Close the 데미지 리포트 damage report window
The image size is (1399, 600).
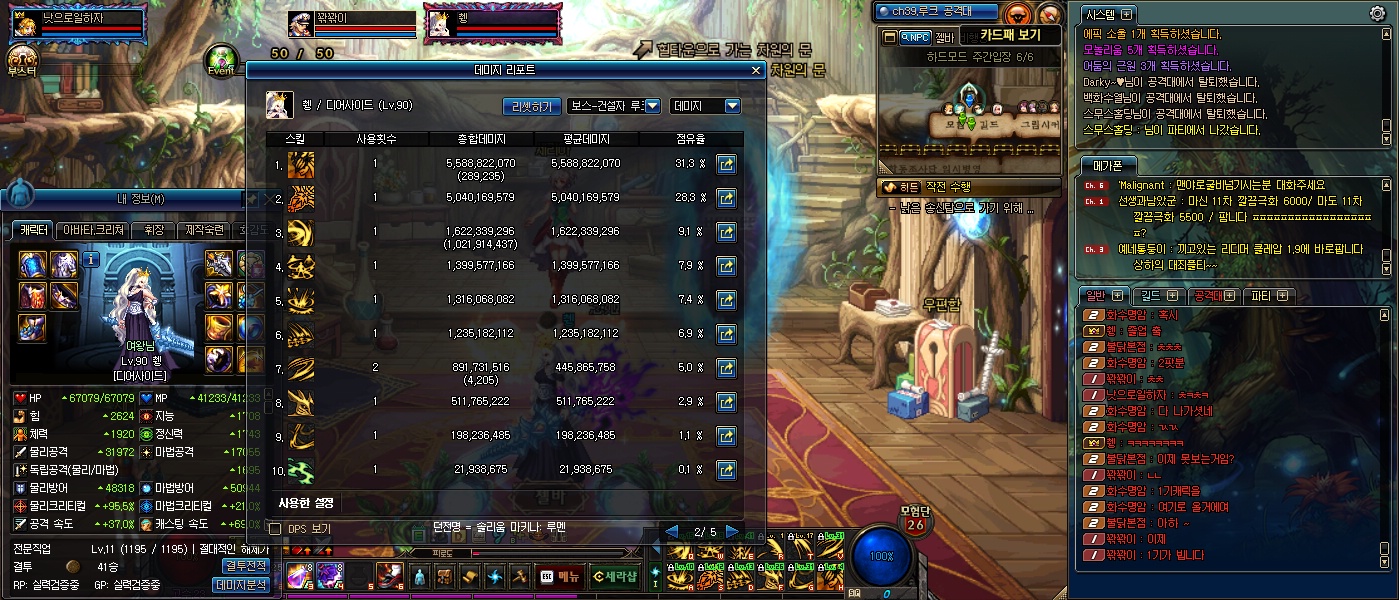(x=756, y=71)
